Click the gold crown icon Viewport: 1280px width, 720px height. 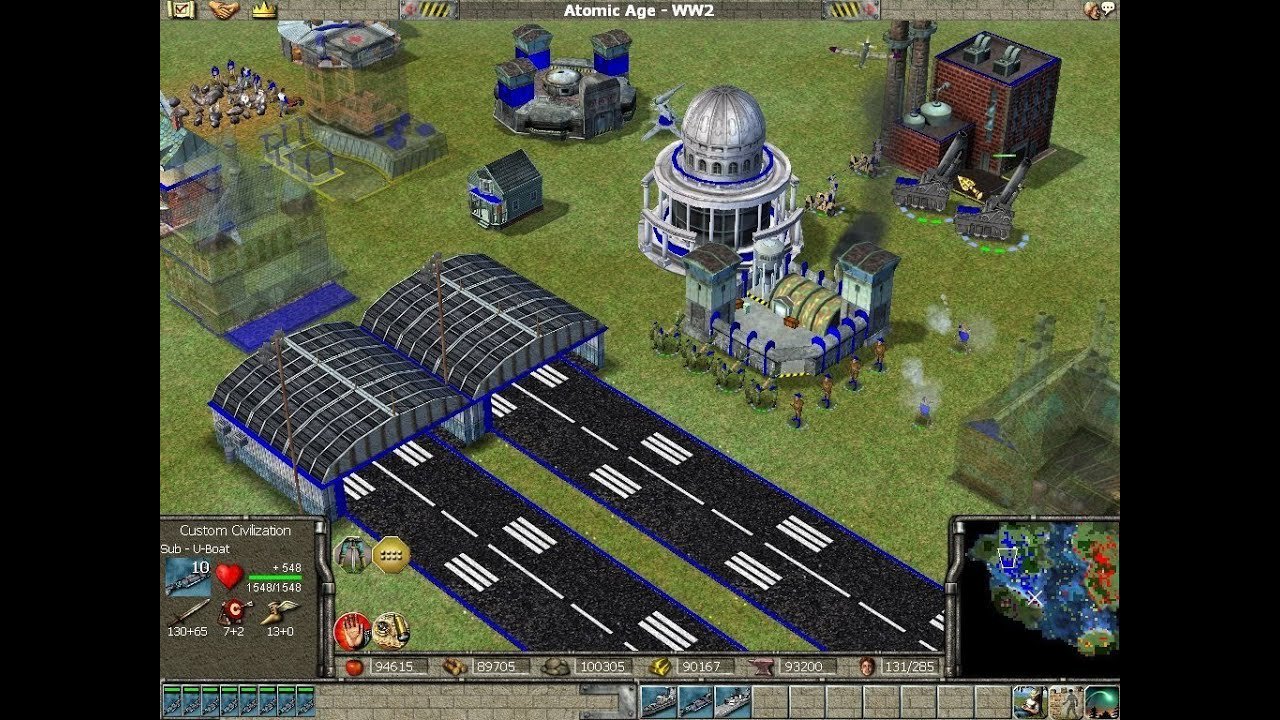pos(263,10)
